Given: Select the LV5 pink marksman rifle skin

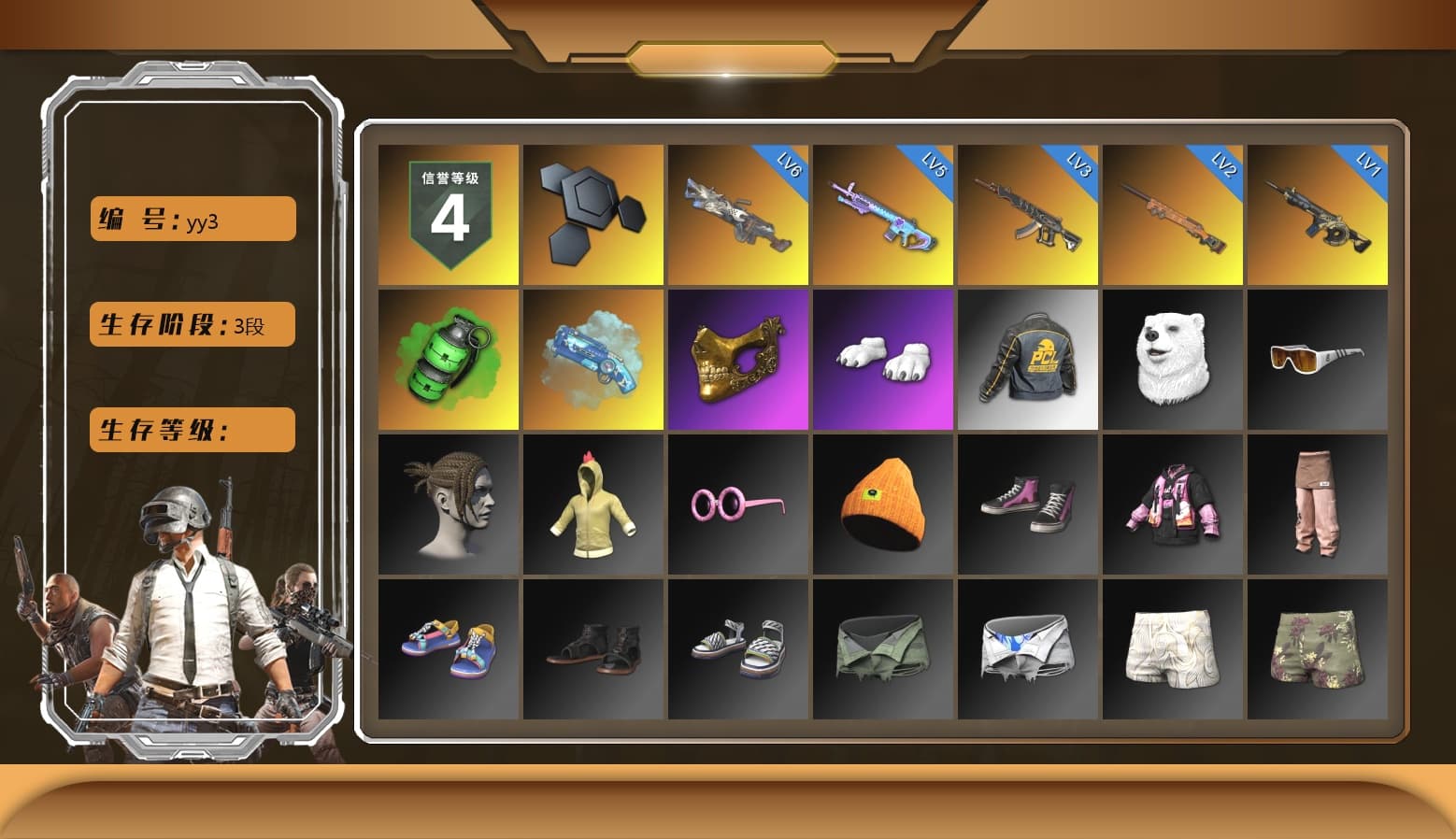Looking at the screenshot, I should click(882, 215).
